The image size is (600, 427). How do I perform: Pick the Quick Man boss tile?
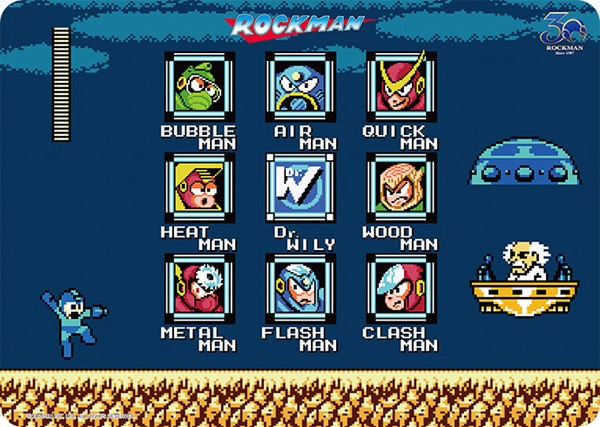(400, 87)
